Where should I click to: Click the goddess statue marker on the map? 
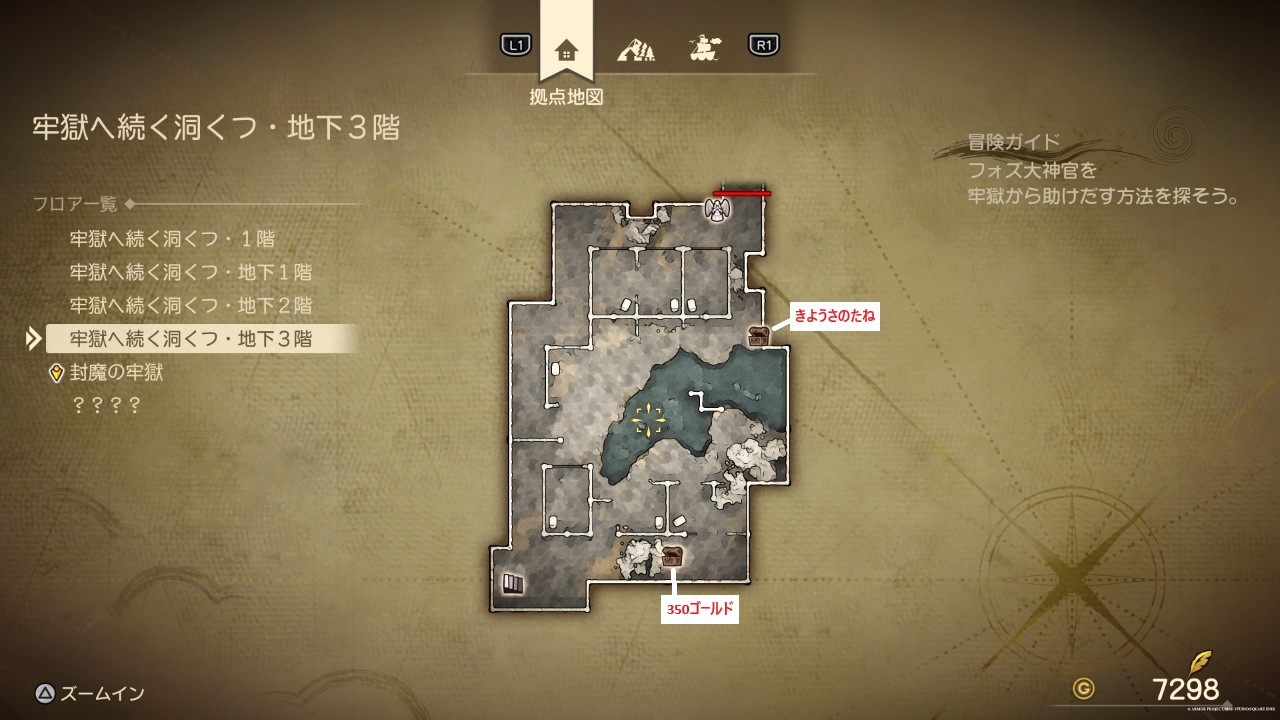716,209
